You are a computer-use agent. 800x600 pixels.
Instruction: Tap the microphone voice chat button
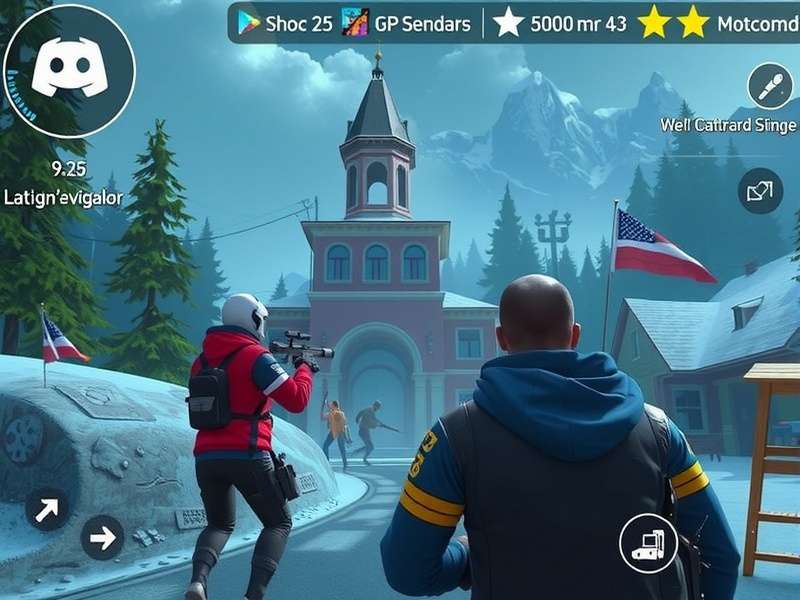[x=769, y=86]
